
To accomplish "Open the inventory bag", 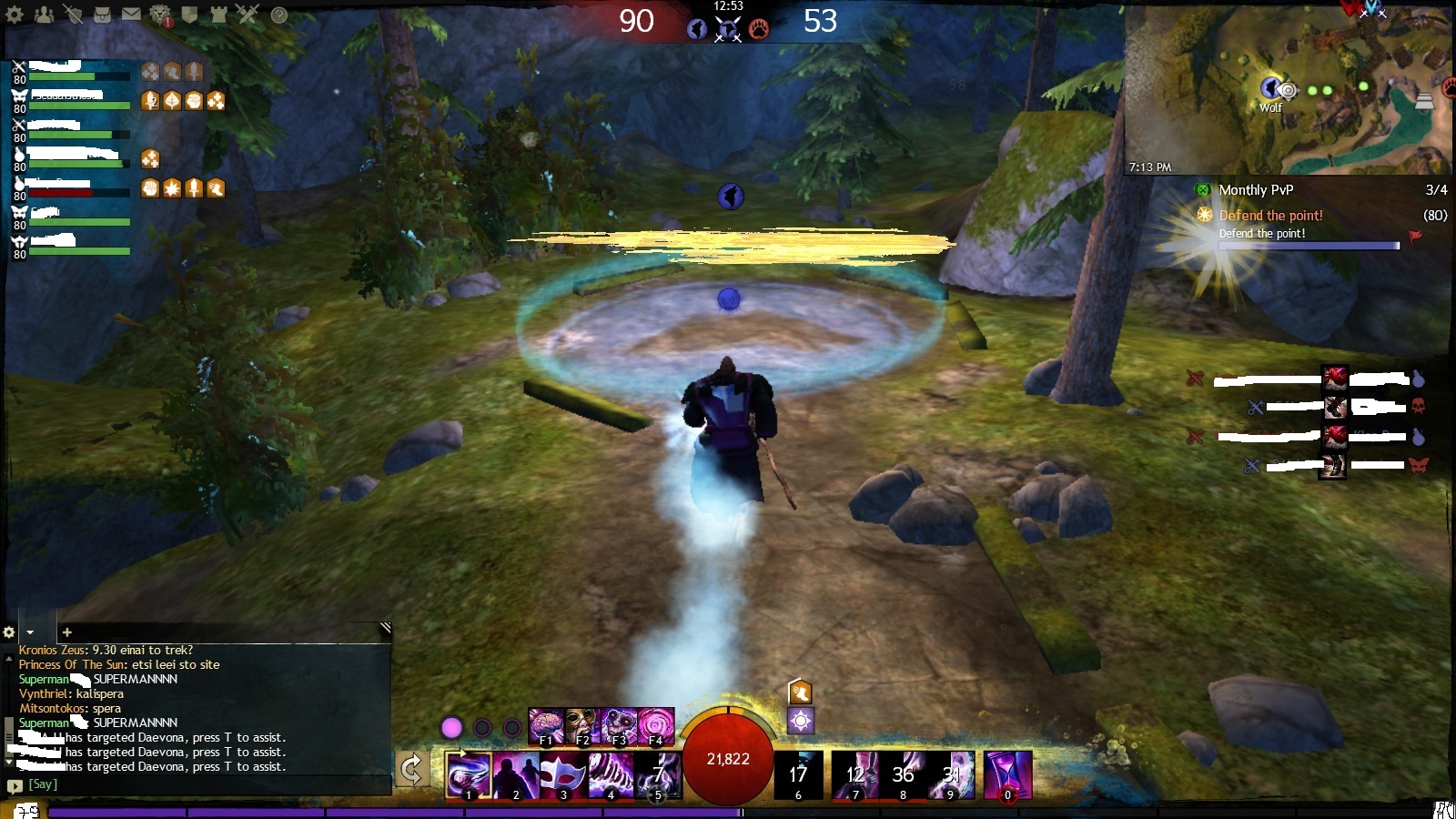I will (x=102, y=15).
